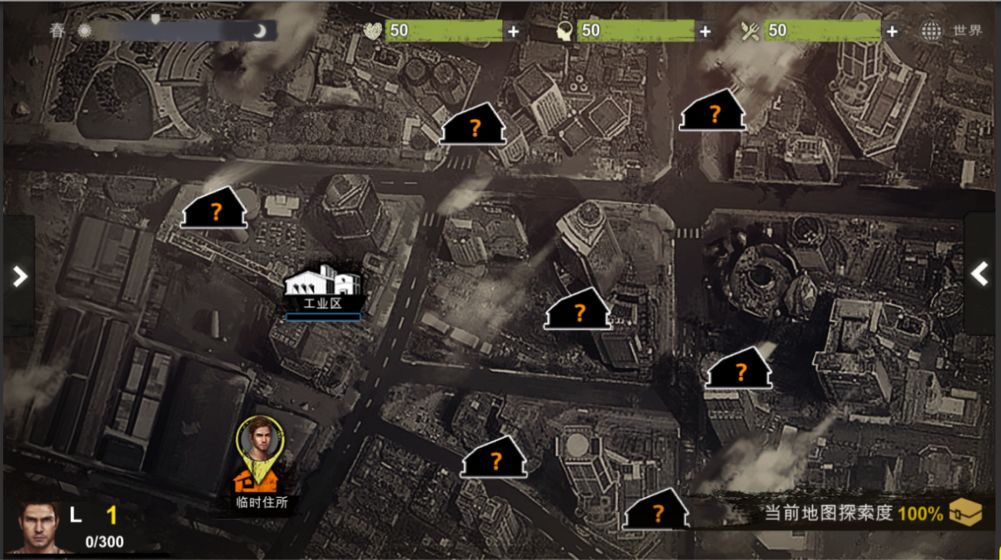Viewport: 1001px width, 560px height.
Task: Claim the map exploration treasure chest
Action: tap(965, 512)
